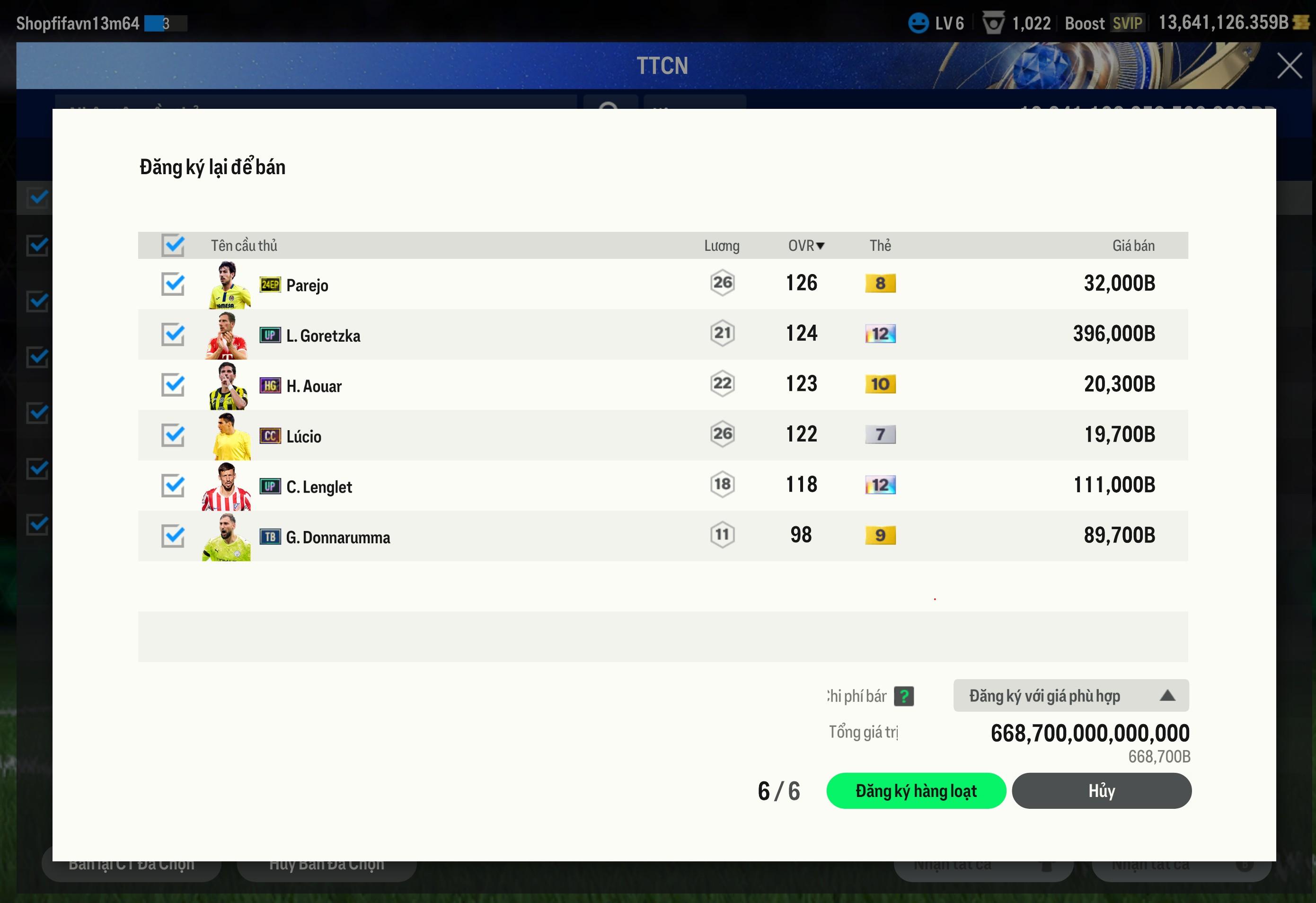Open L. Goretzka's 396,000B sale price
This screenshot has height=903, width=1316.
coord(1113,334)
